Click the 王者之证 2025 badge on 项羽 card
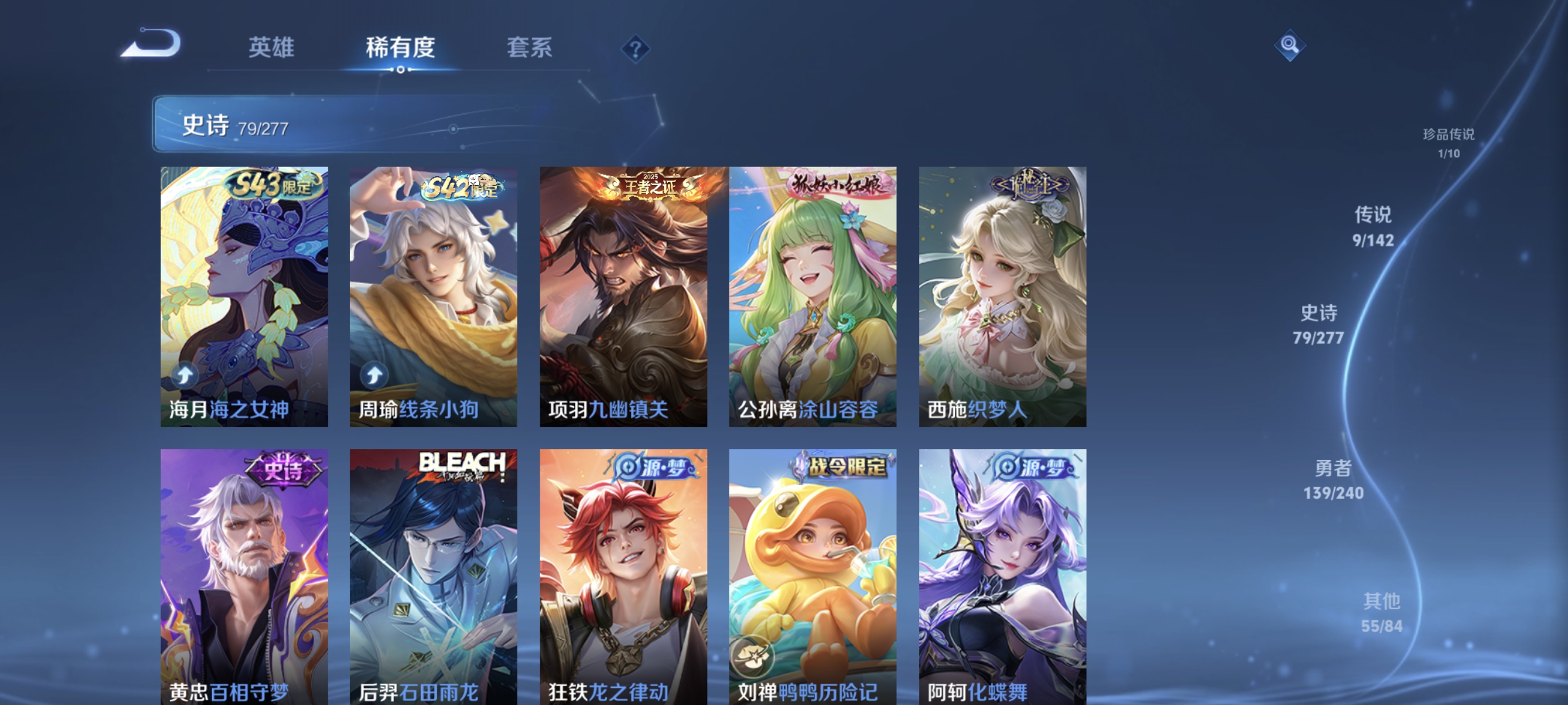 648,186
